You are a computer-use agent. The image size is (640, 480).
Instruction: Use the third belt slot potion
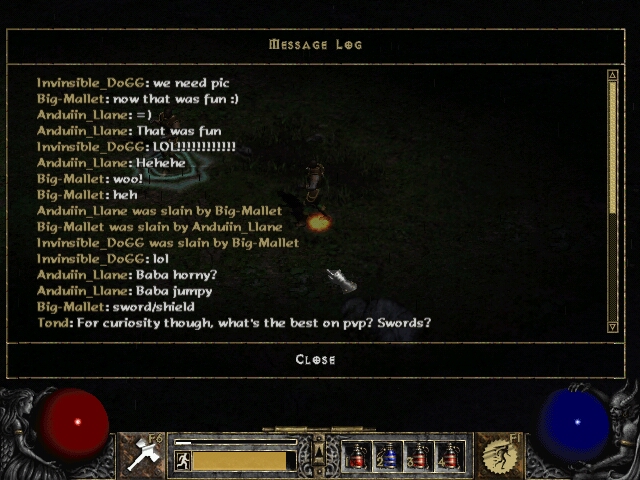(420, 457)
